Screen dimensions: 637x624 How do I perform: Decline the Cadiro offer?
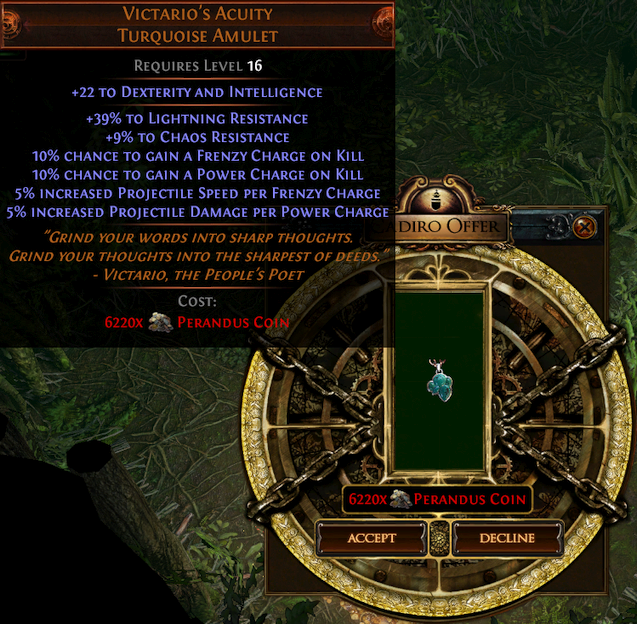(x=507, y=538)
